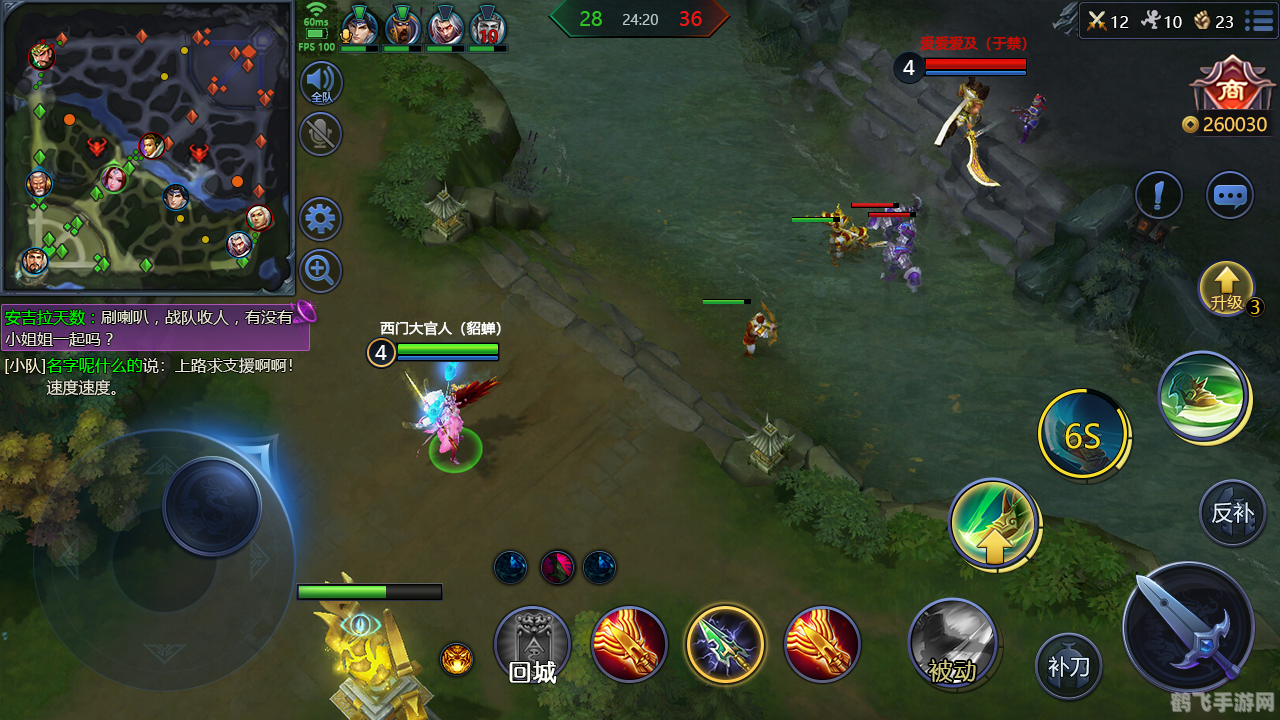The height and width of the screenshot is (720, 1280).
Task: Open the gear settings menu
Action: click(321, 219)
